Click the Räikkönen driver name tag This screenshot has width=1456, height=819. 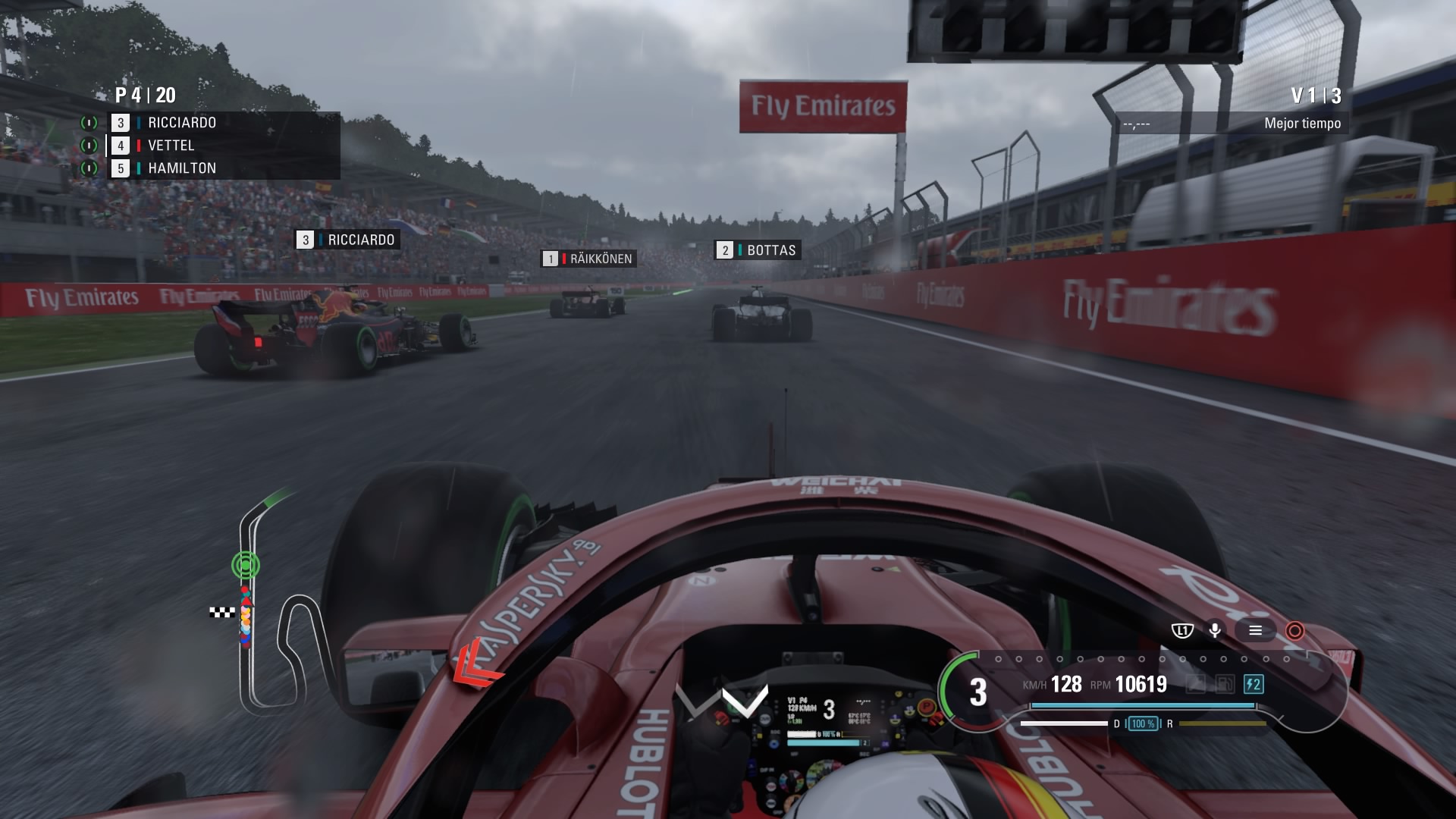[x=588, y=259]
